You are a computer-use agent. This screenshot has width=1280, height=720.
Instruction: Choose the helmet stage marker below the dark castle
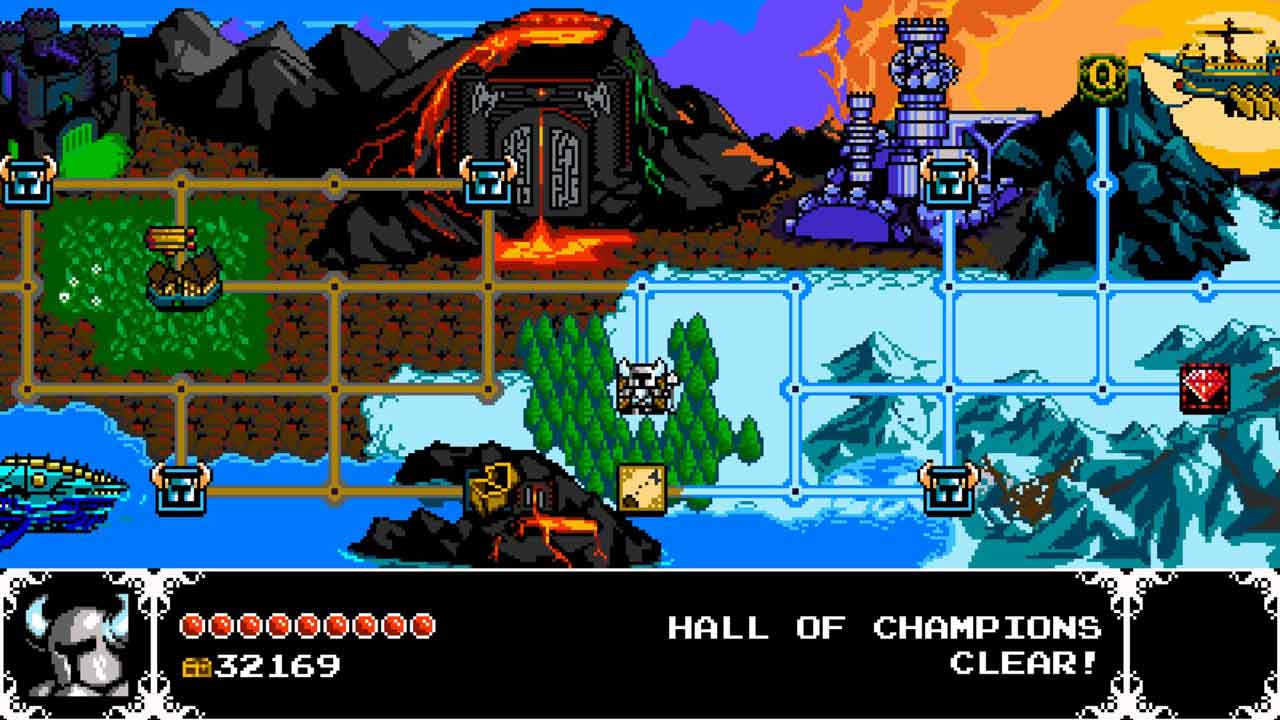(x=26, y=182)
